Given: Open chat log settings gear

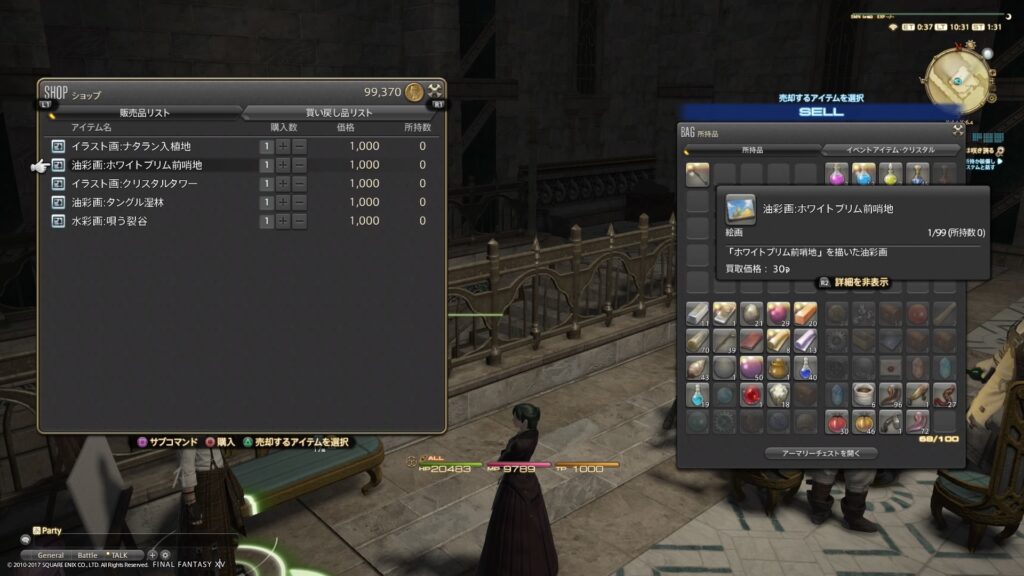Looking at the screenshot, I should [165, 555].
